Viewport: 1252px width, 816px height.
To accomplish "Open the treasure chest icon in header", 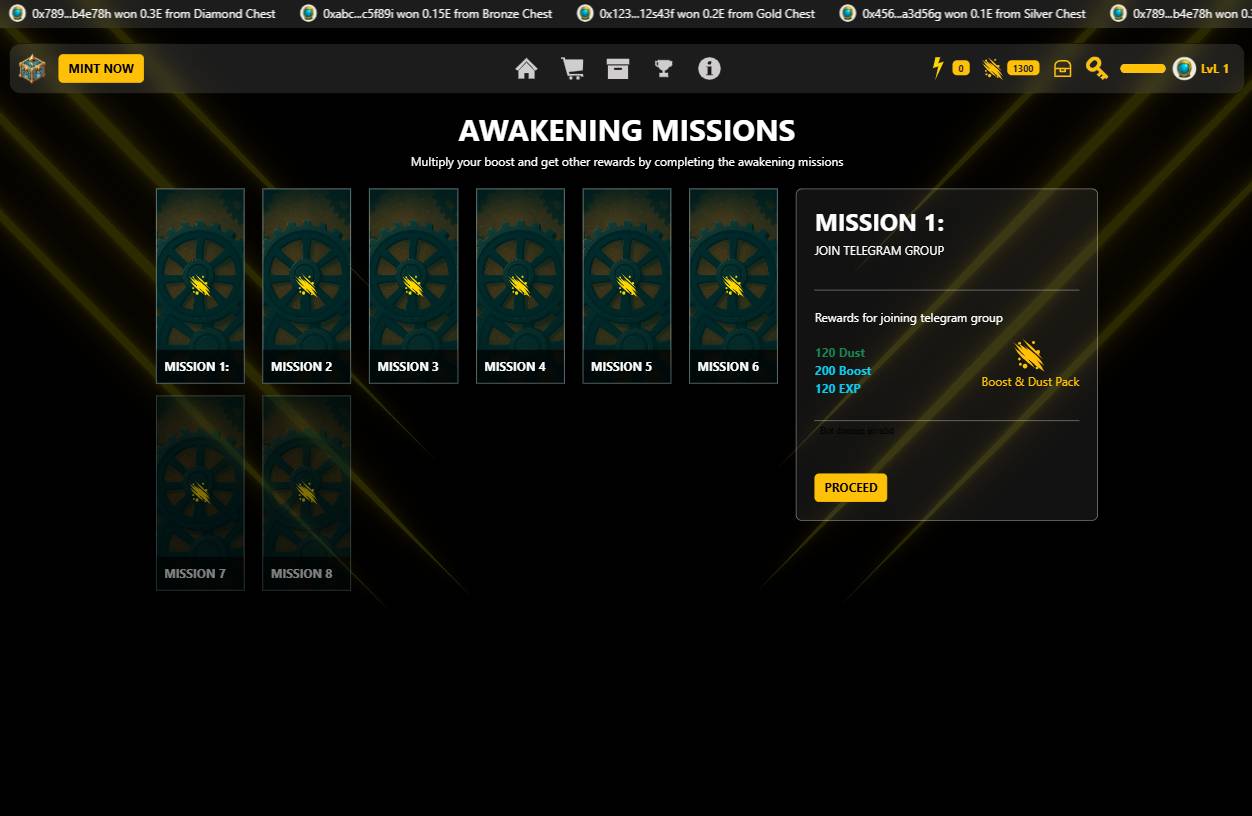I will (x=1063, y=68).
